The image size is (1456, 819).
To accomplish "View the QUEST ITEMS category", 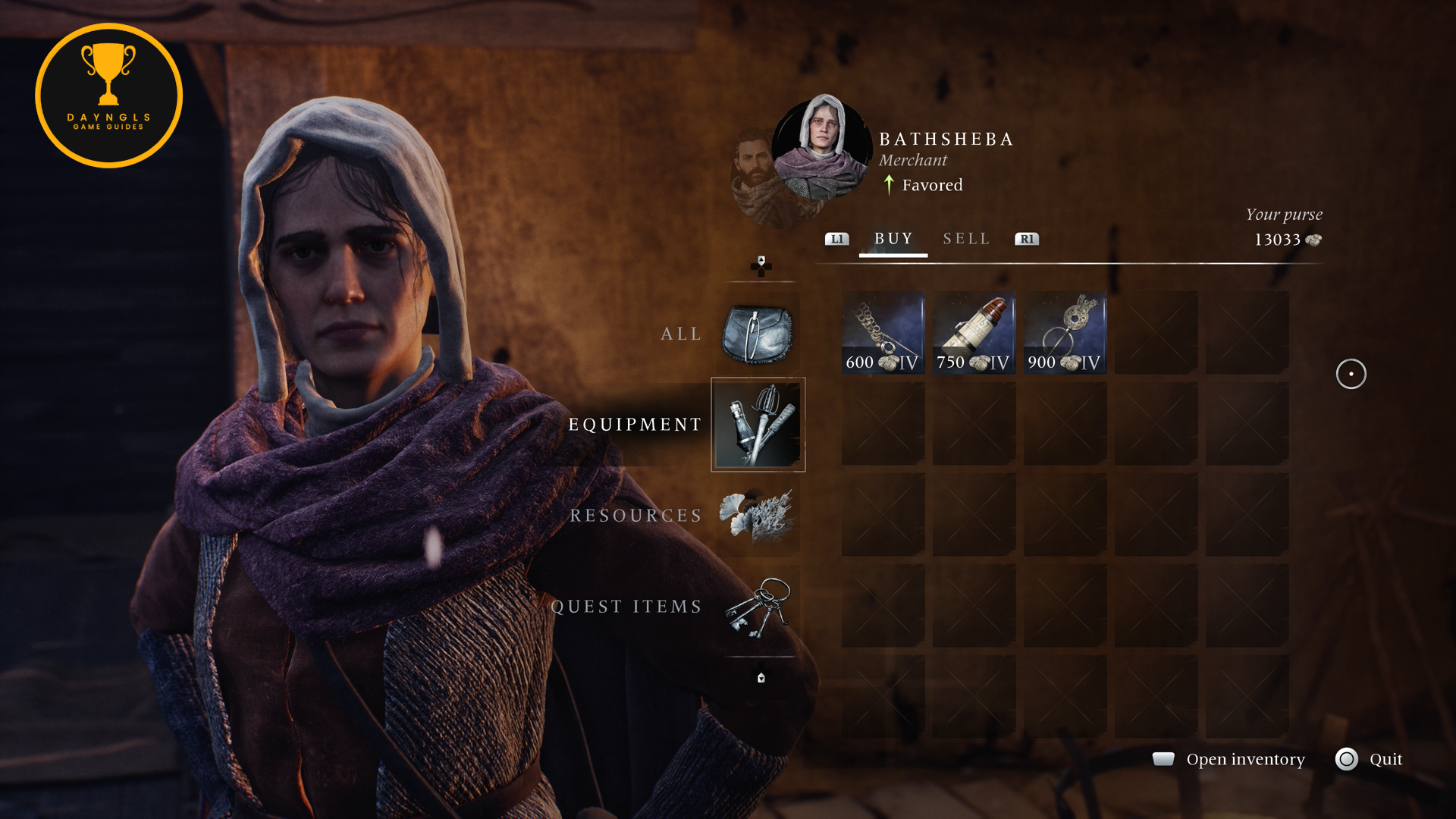I will [758, 607].
